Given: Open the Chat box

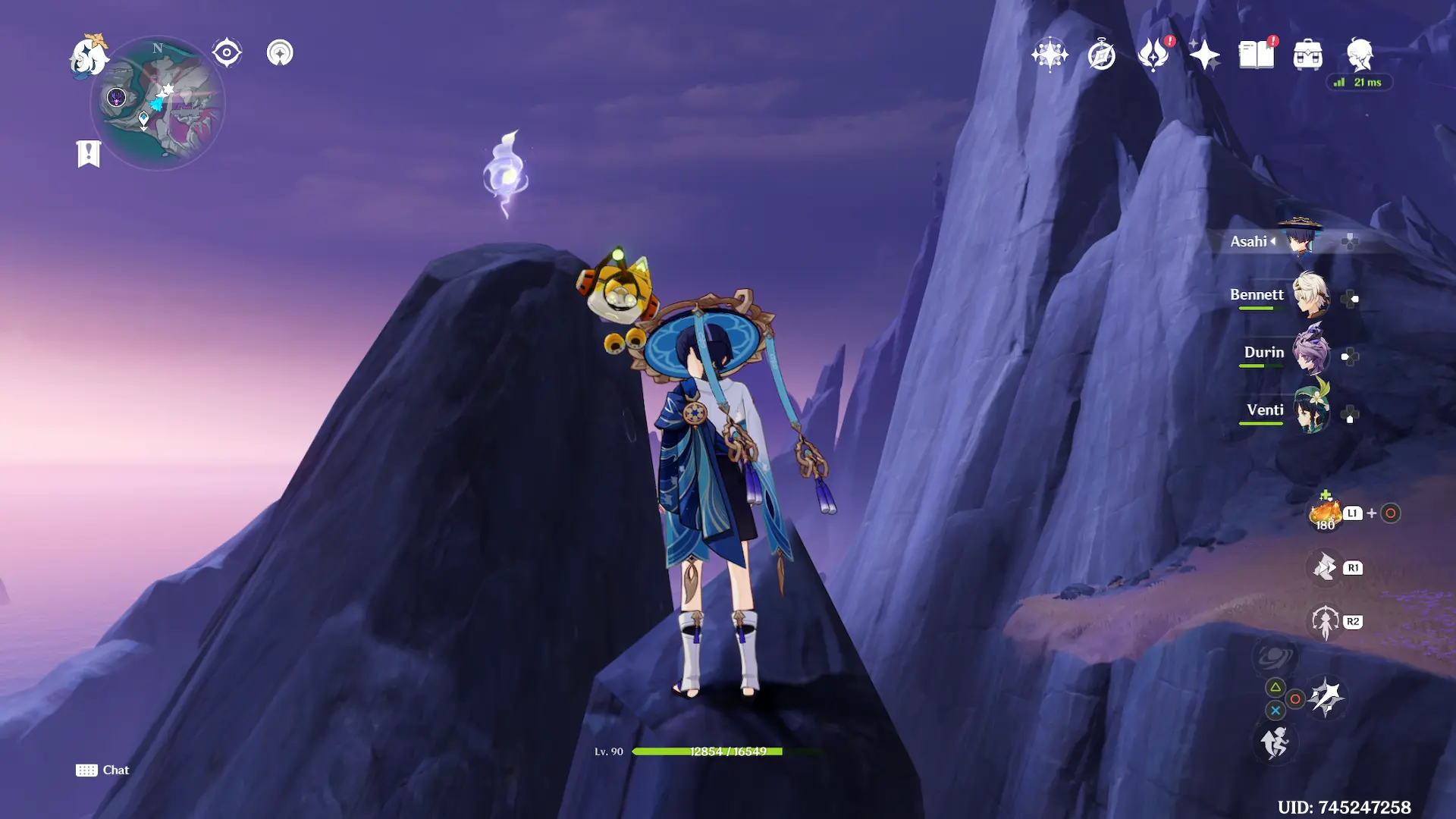Looking at the screenshot, I should [103, 770].
